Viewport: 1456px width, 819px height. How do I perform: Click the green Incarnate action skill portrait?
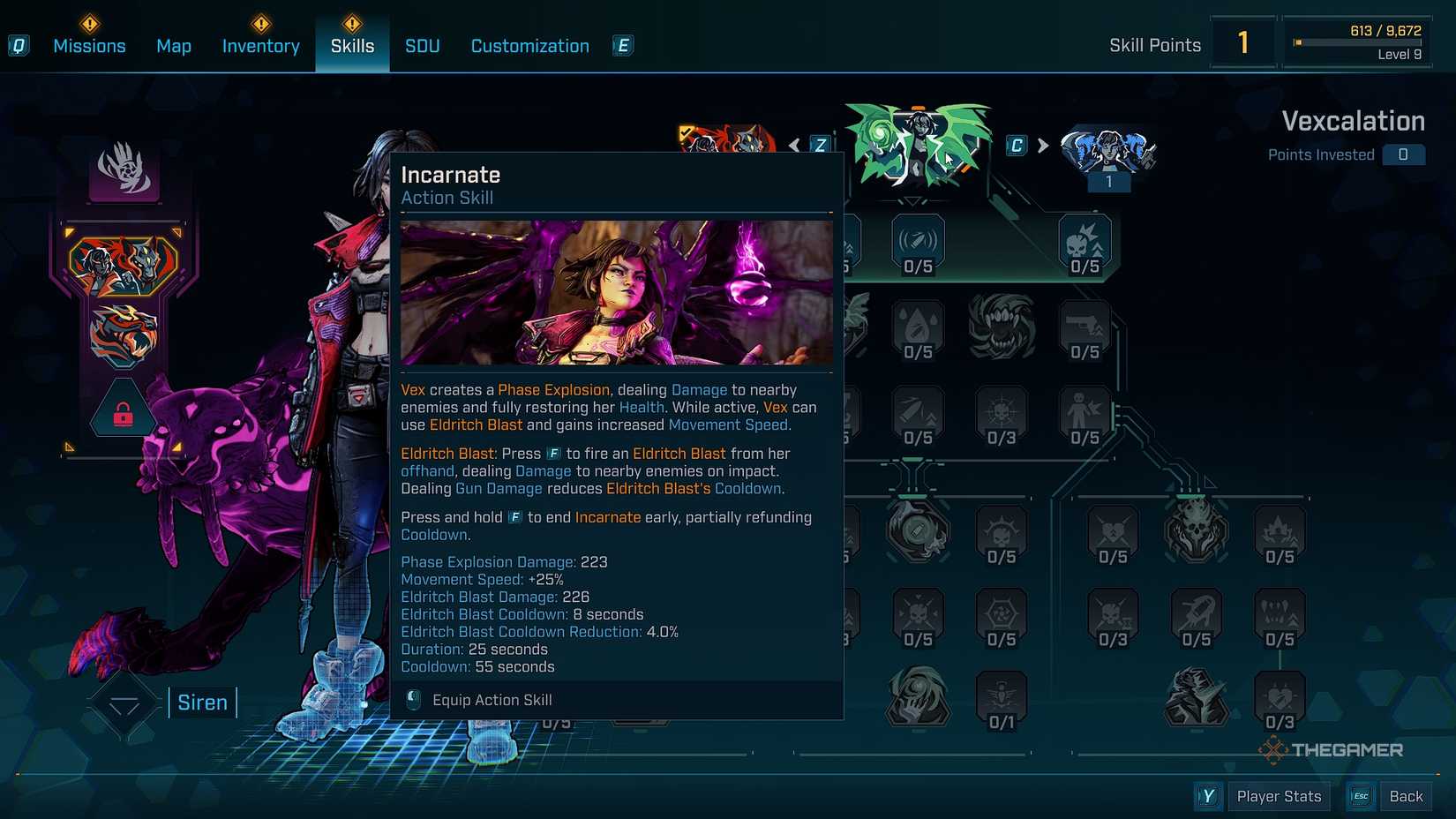(x=918, y=146)
